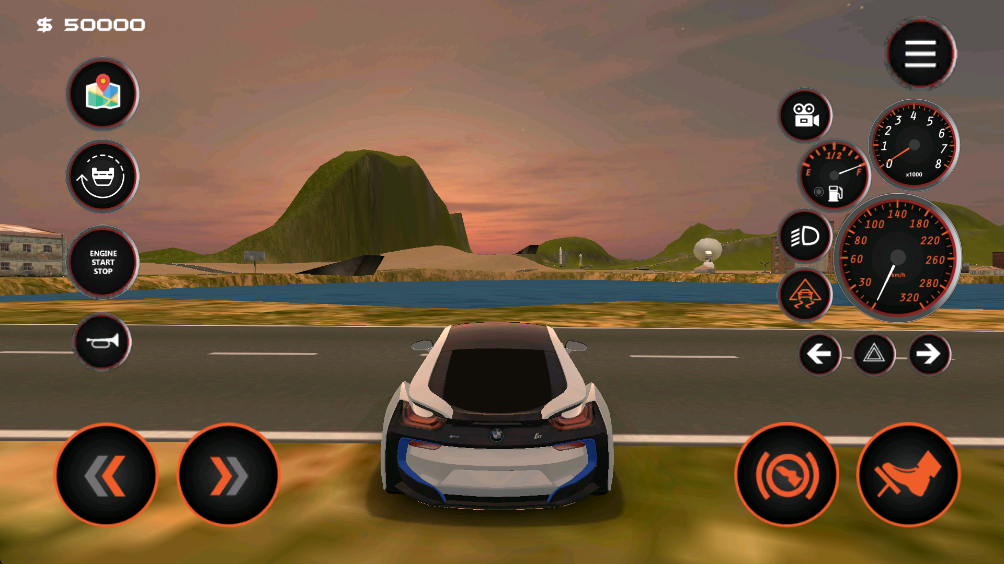Toggle the Engine Start Stop button
The width and height of the screenshot is (1004, 564).
click(103, 263)
